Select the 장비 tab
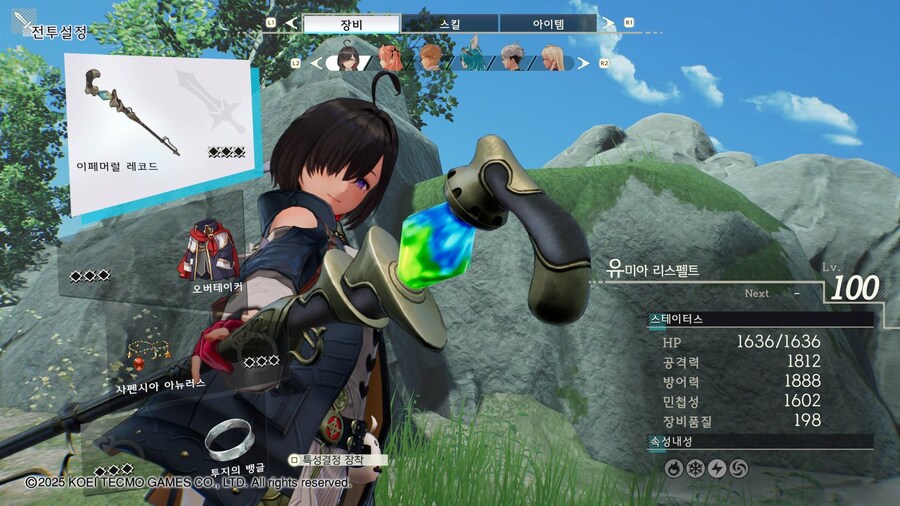 (x=351, y=23)
